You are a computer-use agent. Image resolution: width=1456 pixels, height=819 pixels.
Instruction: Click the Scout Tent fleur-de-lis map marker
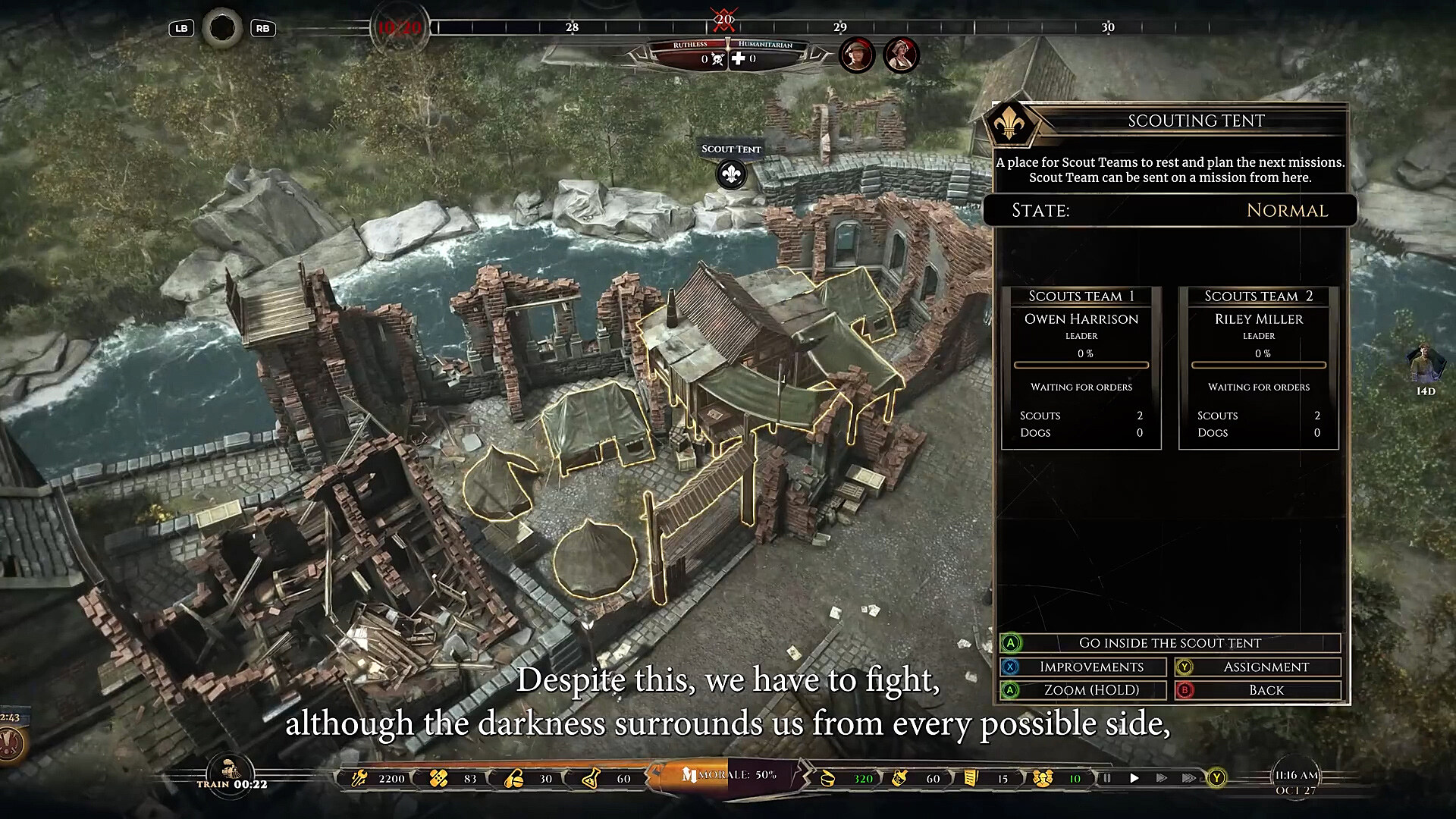[731, 175]
